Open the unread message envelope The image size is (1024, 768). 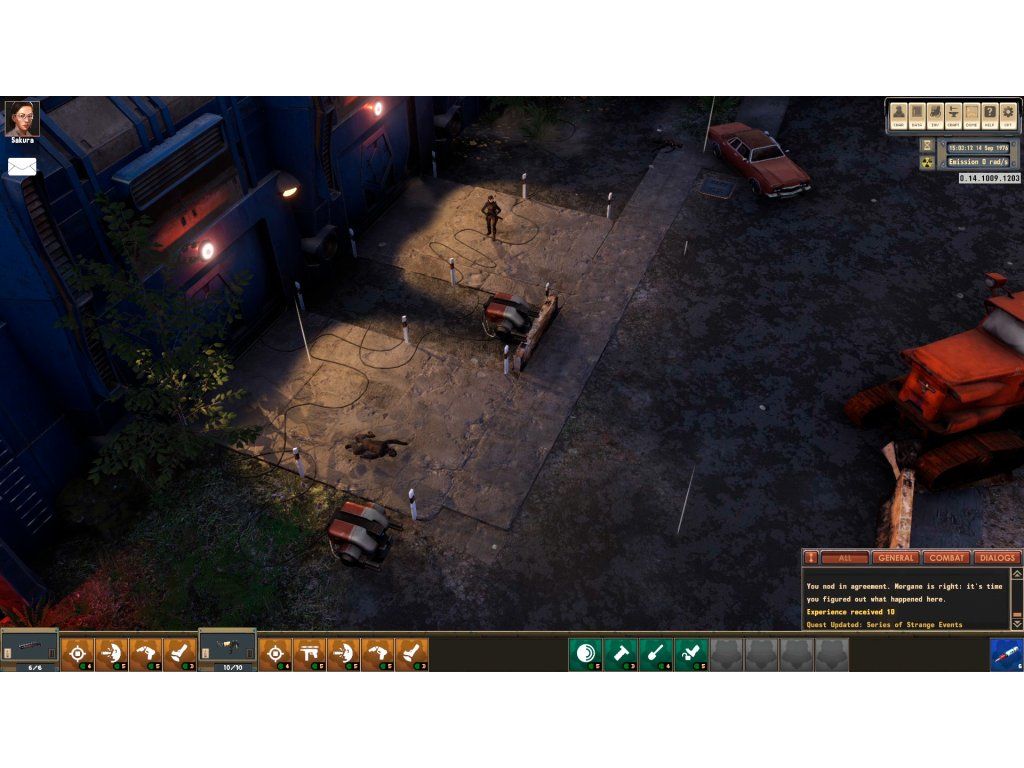pyautogui.click(x=22, y=167)
